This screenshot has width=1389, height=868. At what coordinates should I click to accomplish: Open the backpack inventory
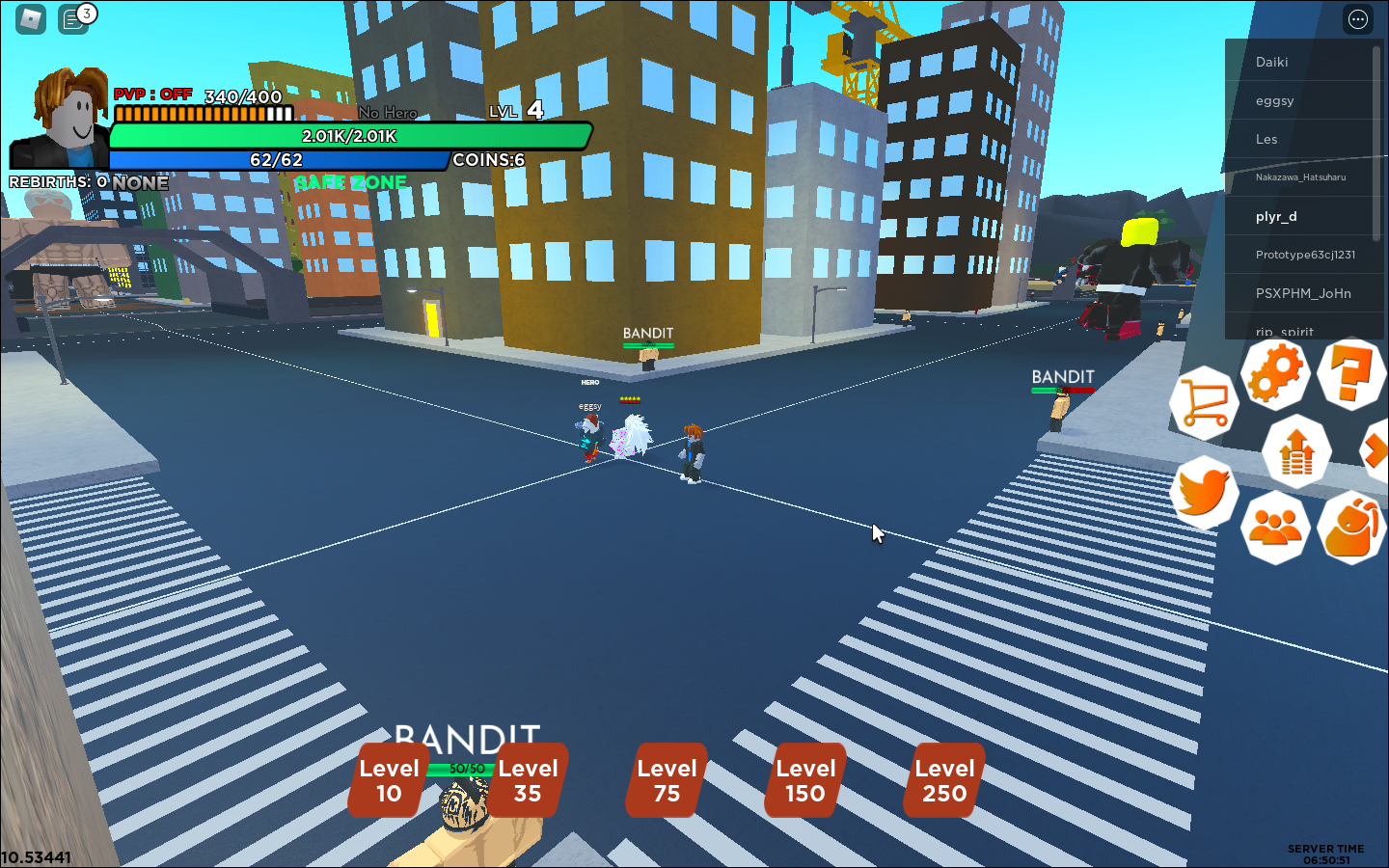pyautogui.click(x=1350, y=528)
